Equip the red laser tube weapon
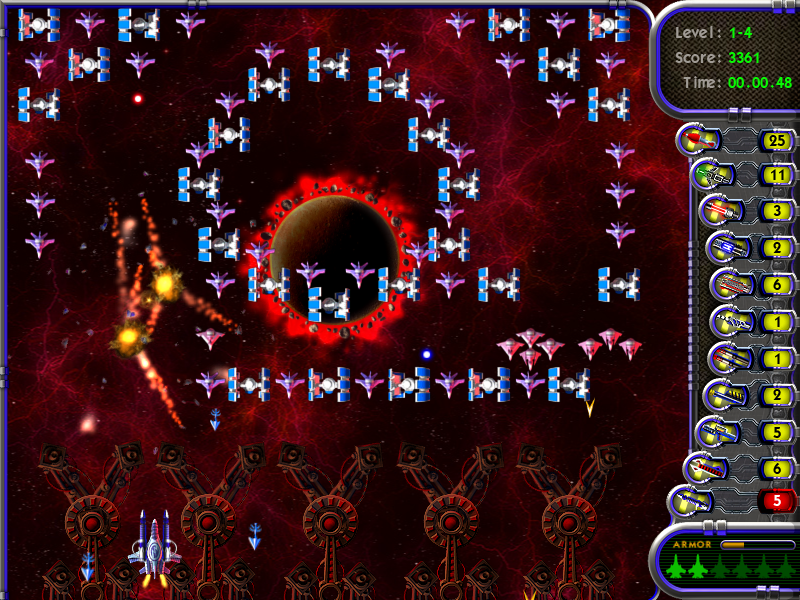The height and width of the screenshot is (600, 800). click(716, 213)
